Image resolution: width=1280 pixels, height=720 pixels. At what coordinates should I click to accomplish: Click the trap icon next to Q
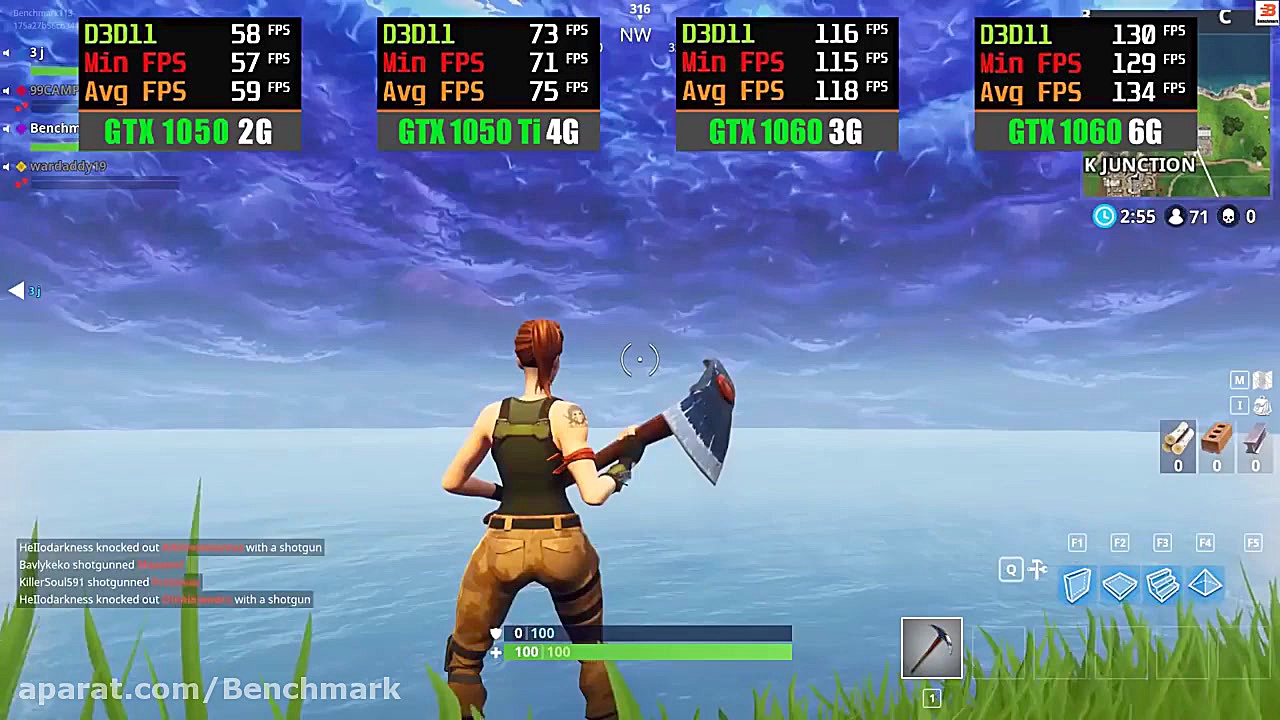(1037, 569)
